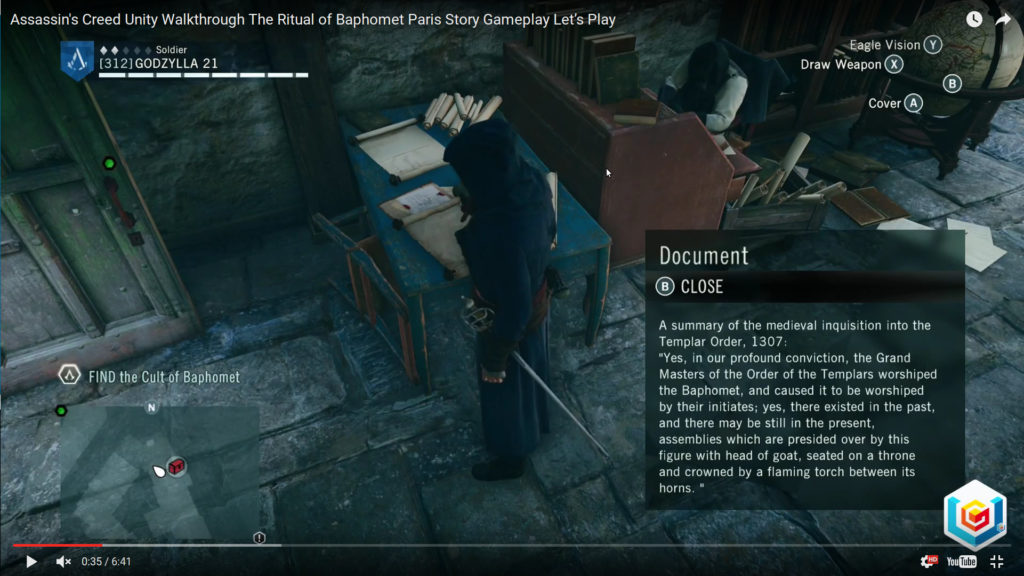Share the video with arrow icon
Screen dimensions: 1024x576
1003,19
